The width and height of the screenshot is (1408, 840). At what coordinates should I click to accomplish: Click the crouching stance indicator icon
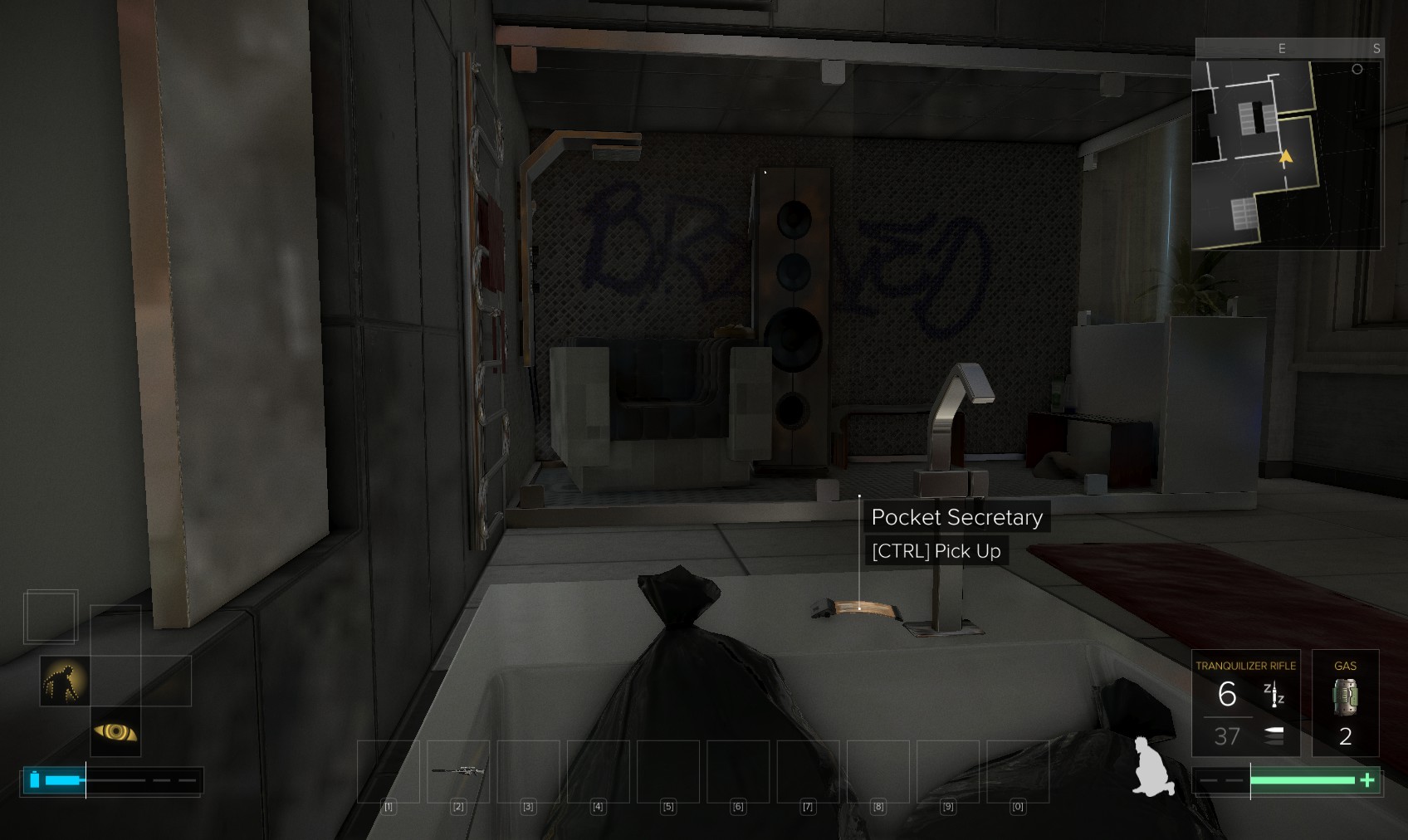click(1154, 767)
